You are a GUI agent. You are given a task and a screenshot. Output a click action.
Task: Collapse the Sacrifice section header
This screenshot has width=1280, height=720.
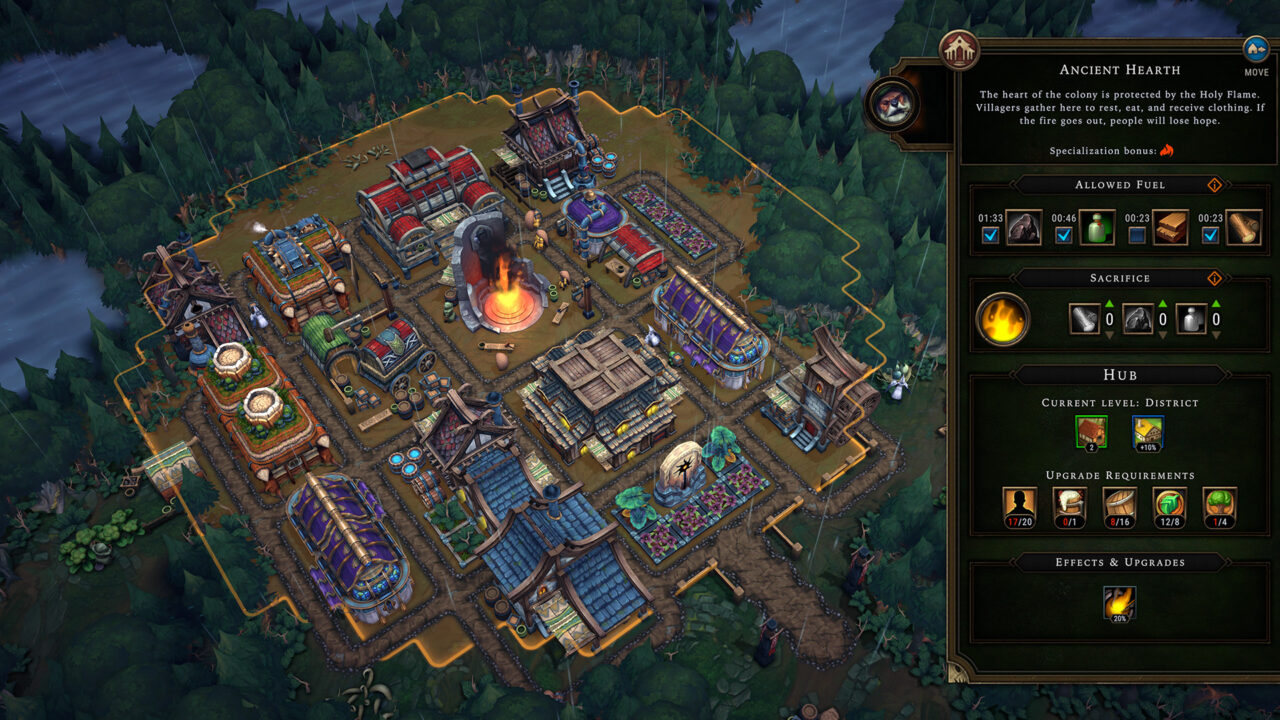pyautogui.click(x=1119, y=278)
